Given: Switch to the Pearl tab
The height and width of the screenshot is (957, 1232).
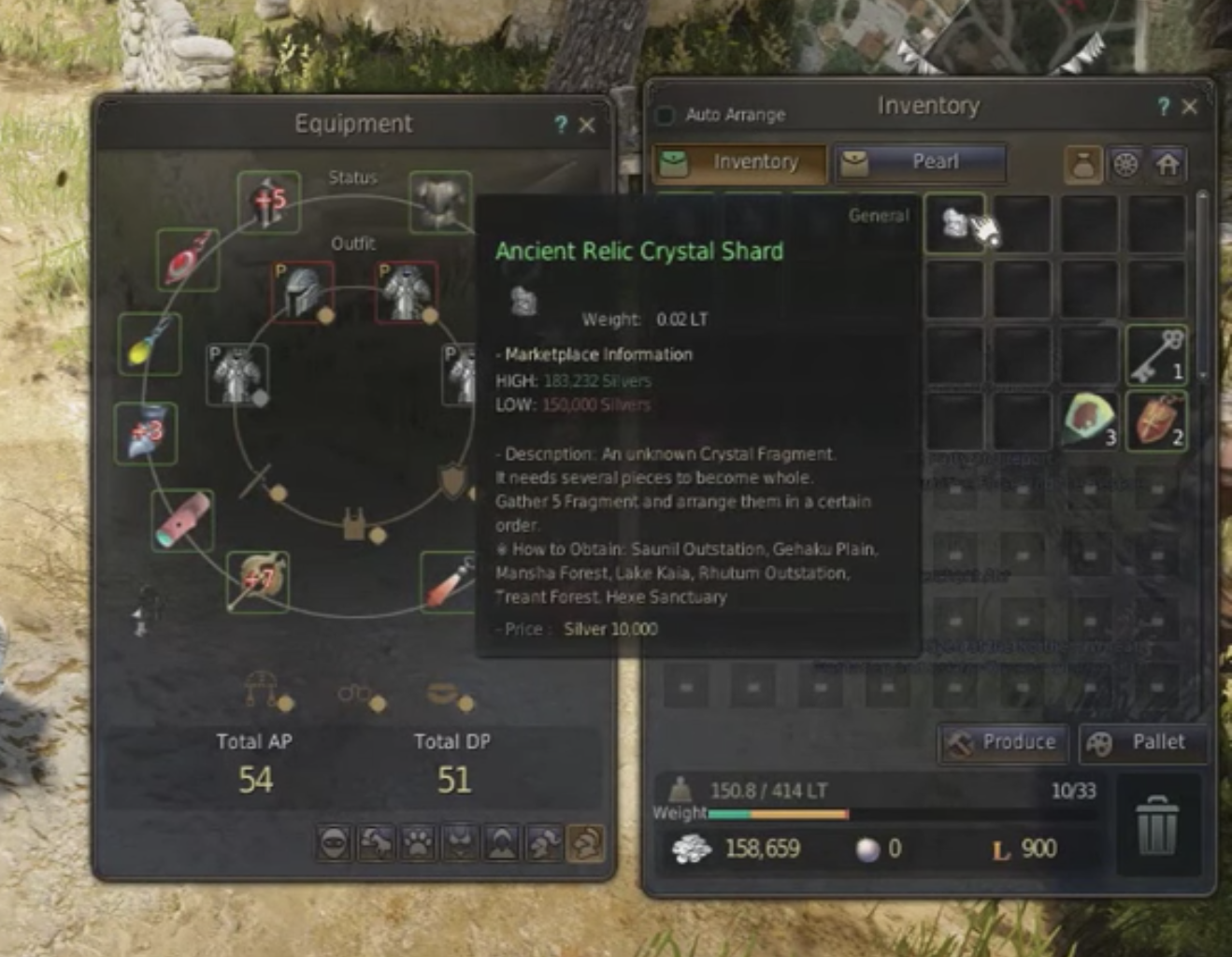Looking at the screenshot, I should tap(920, 163).
